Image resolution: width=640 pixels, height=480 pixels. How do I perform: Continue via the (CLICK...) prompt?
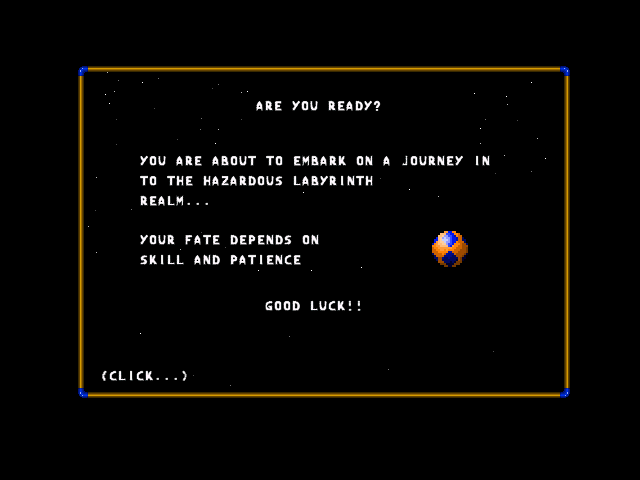pos(145,376)
